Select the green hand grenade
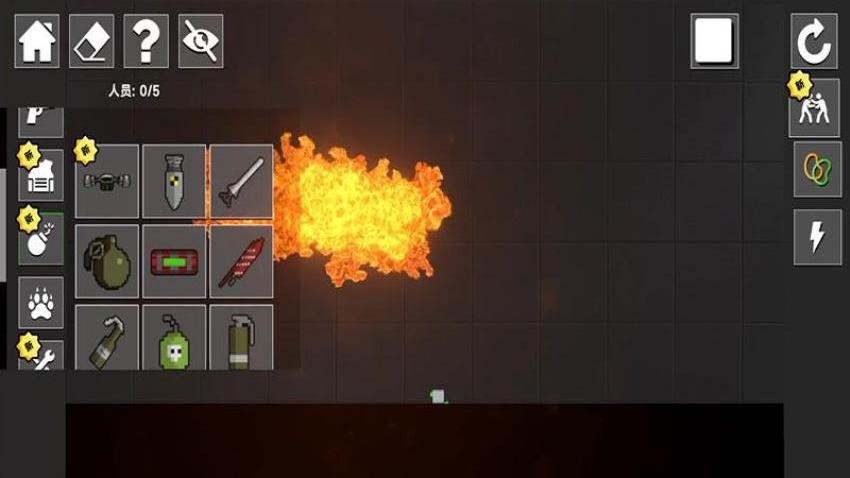The height and width of the screenshot is (478, 850). 107,262
